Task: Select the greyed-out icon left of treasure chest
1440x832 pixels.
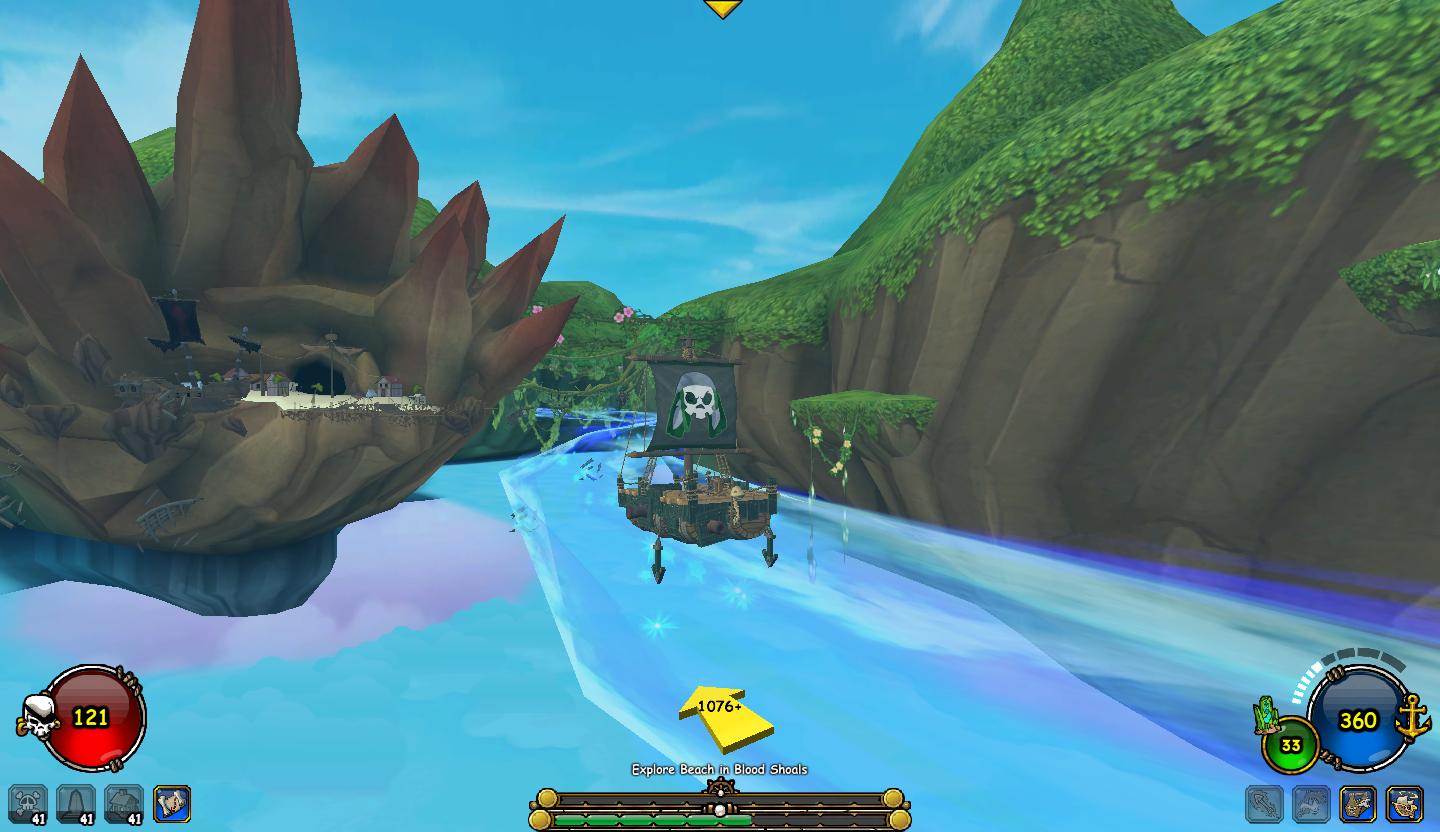Action: pyautogui.click(x=1311, y=804)
